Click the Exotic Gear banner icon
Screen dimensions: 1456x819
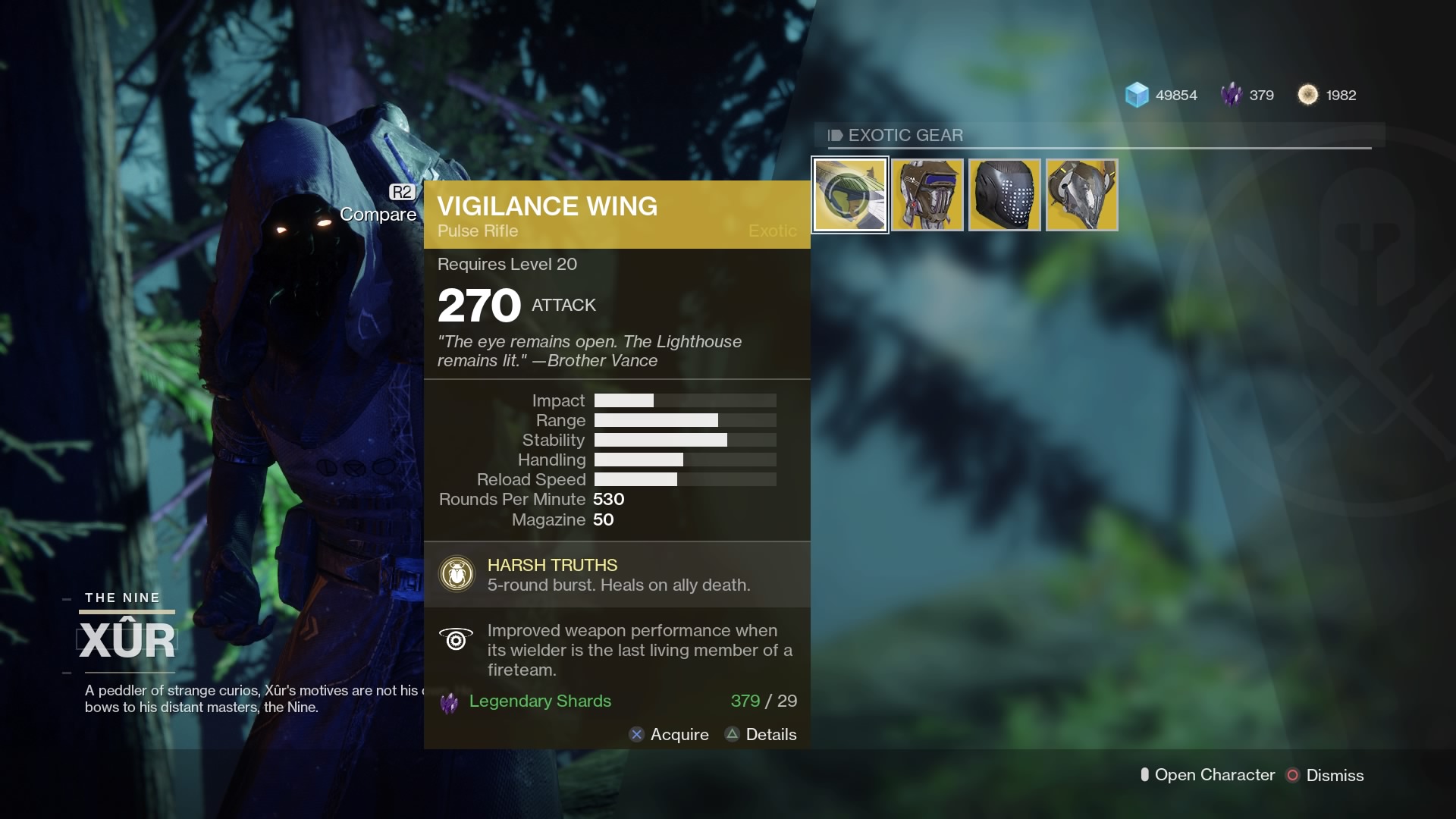click(x=835, y=135)
